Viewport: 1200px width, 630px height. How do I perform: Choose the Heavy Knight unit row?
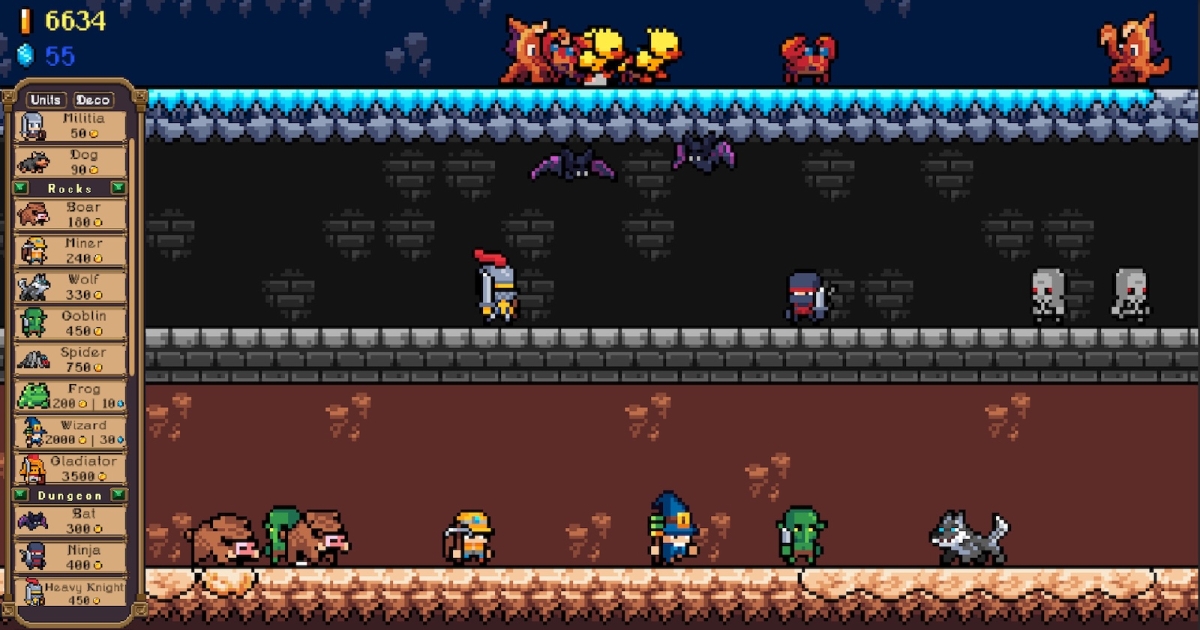(70, 593)
